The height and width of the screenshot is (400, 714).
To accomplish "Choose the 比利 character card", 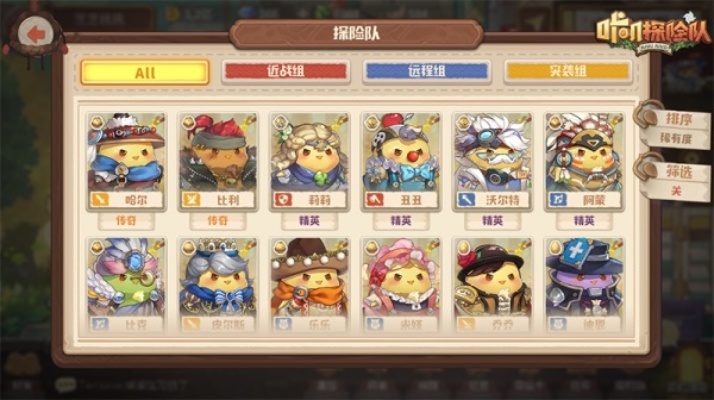I will [x=218, y=160].
